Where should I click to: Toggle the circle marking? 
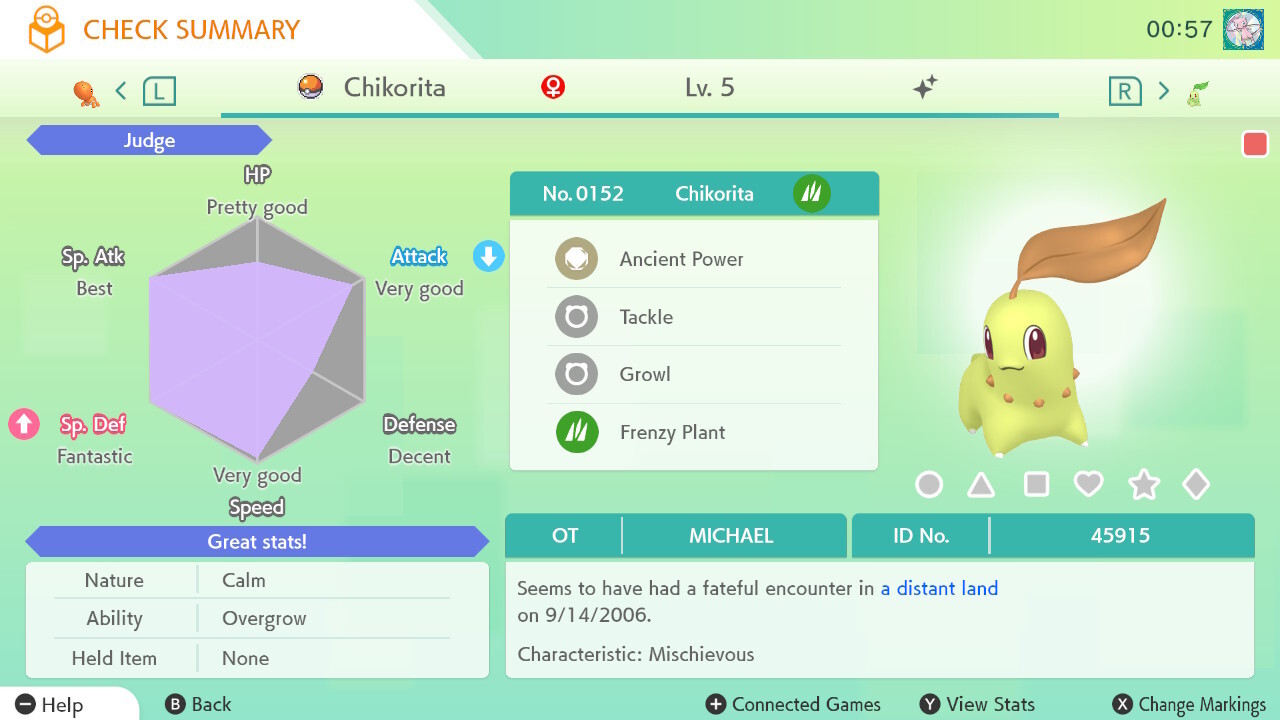(x=929, y=485)
